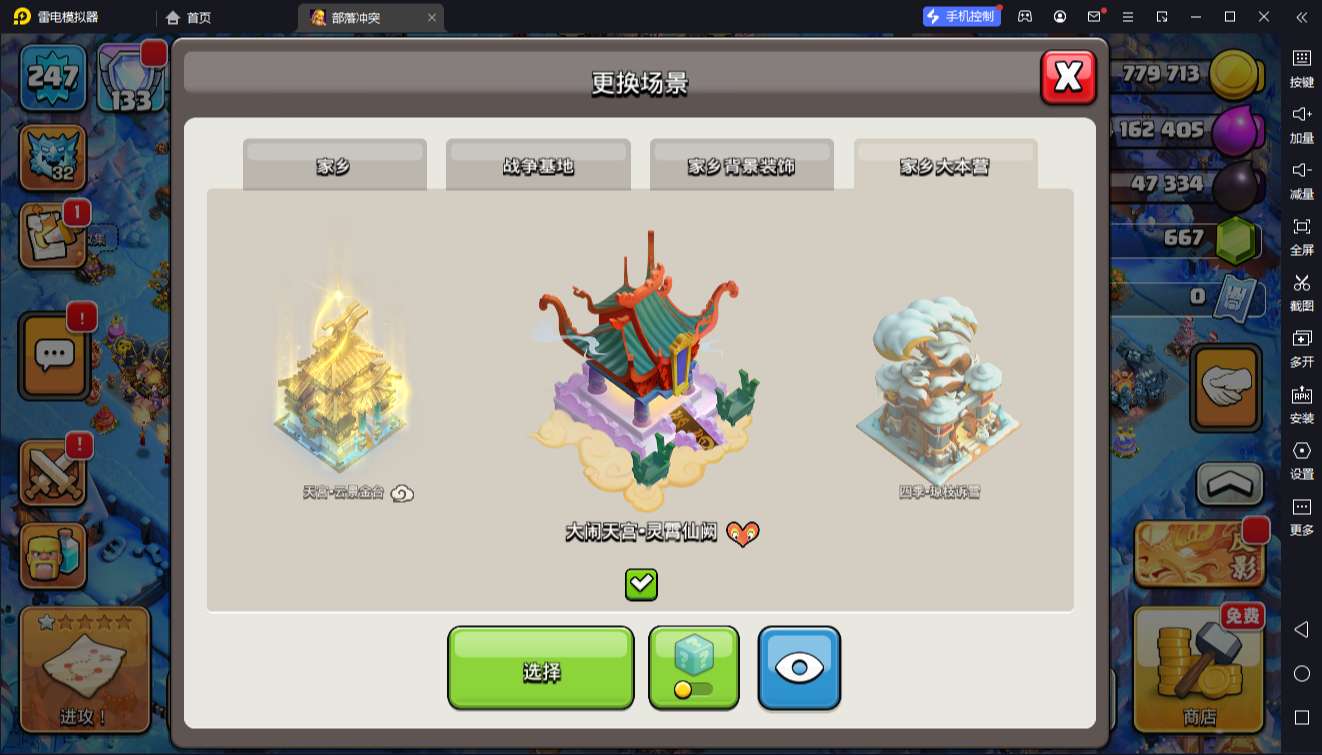Open the emulator 设置 settings

pyautogui.click(x=1301, y=460)
